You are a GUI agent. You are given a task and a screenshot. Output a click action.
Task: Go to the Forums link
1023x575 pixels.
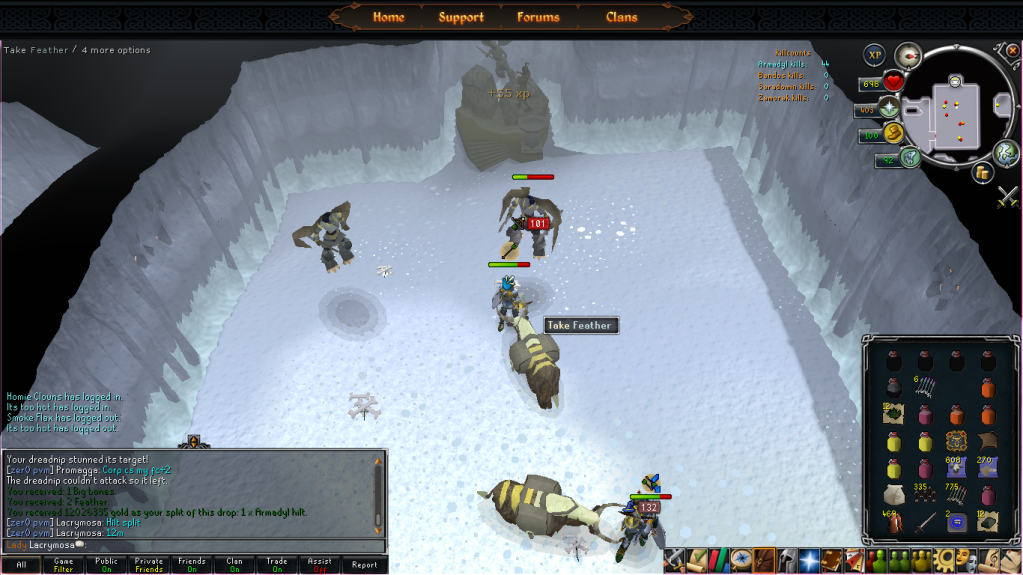click(x=538, y=17)
